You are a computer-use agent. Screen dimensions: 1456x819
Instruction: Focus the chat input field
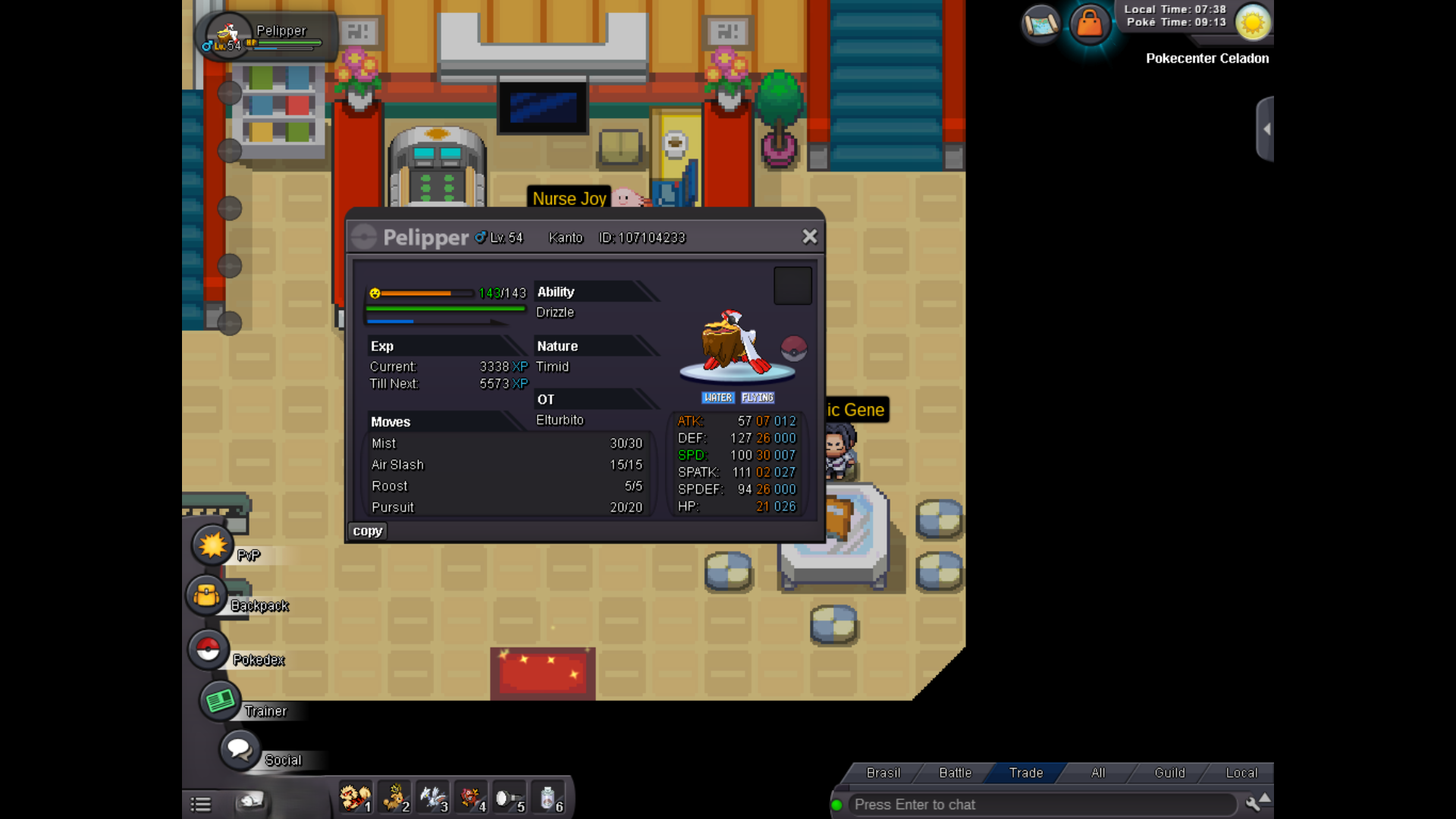pyautogui.click(x=1039, y=805)
